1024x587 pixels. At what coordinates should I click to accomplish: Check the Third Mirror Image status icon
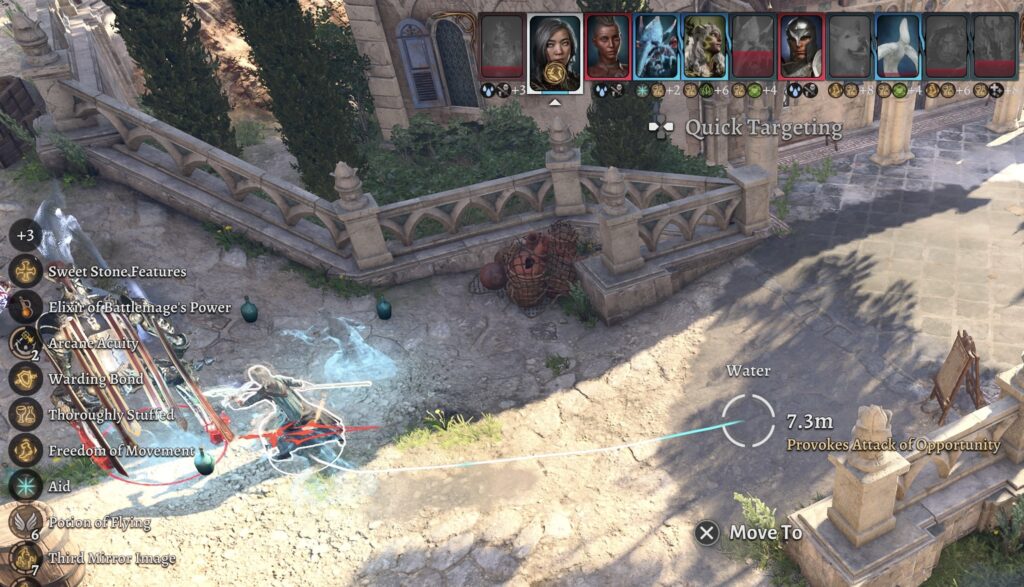click(x=25, y=558)
